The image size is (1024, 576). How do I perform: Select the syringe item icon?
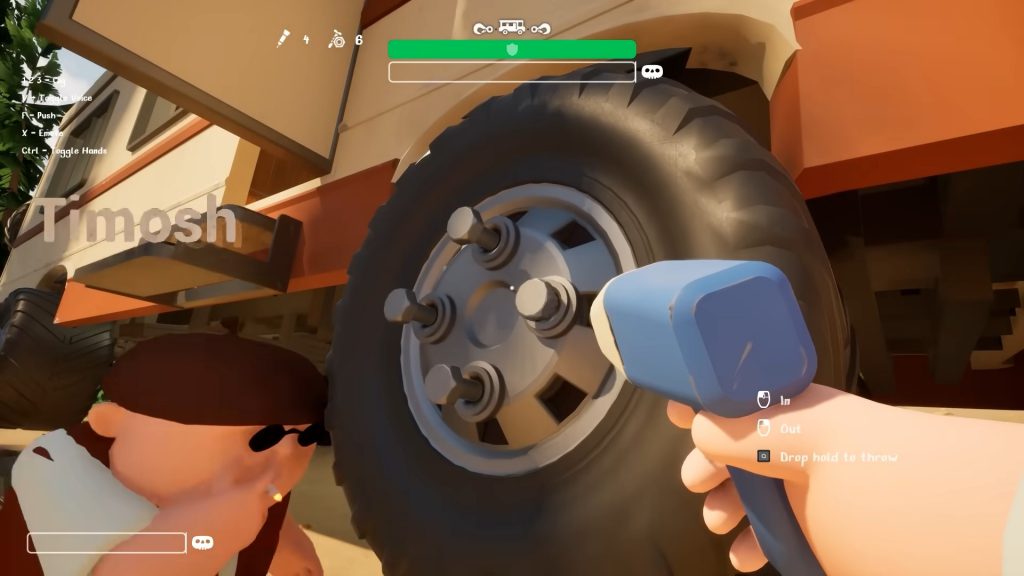(x=284, y=40)
